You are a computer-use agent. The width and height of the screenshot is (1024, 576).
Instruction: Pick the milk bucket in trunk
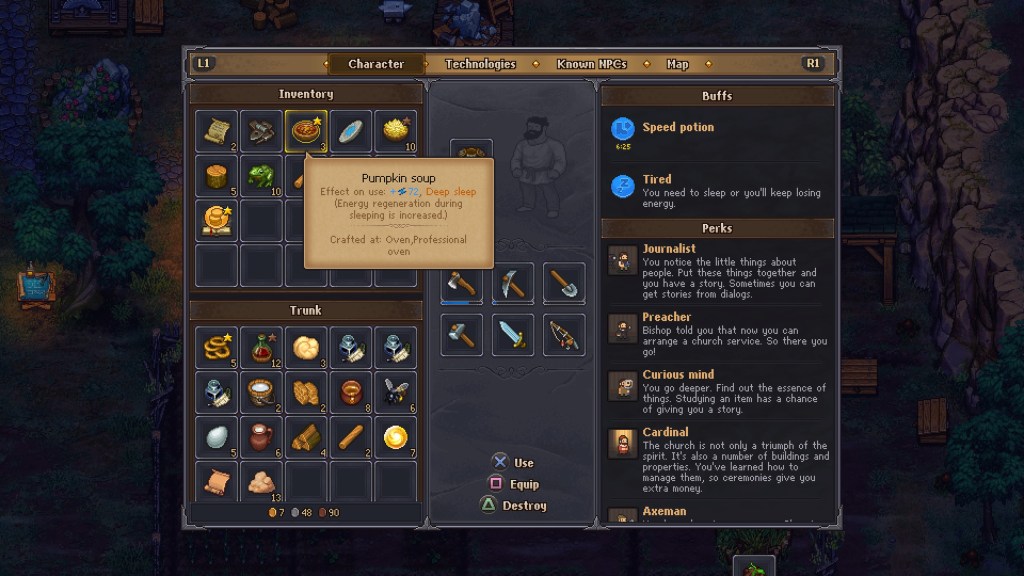click(x=261, y=392)
